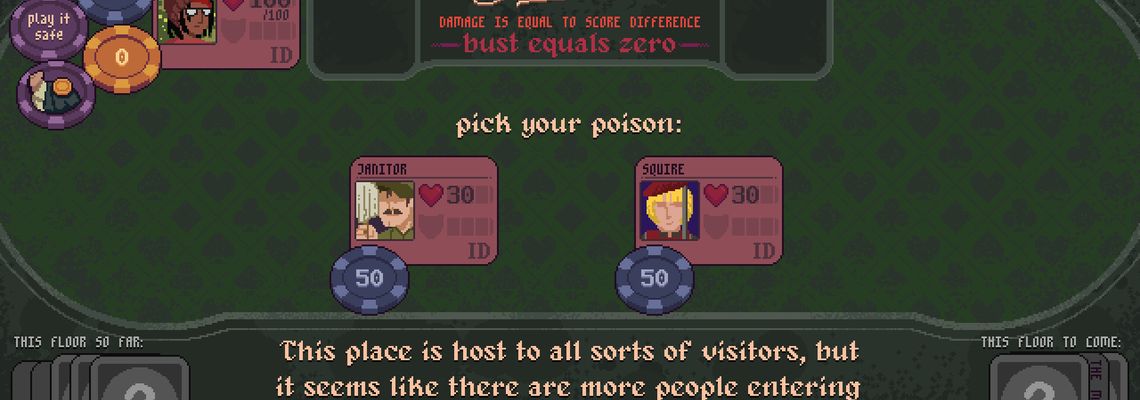Click the 50 chip under Squire
The height and width of the screenshot is (400, 1140).
654,279
